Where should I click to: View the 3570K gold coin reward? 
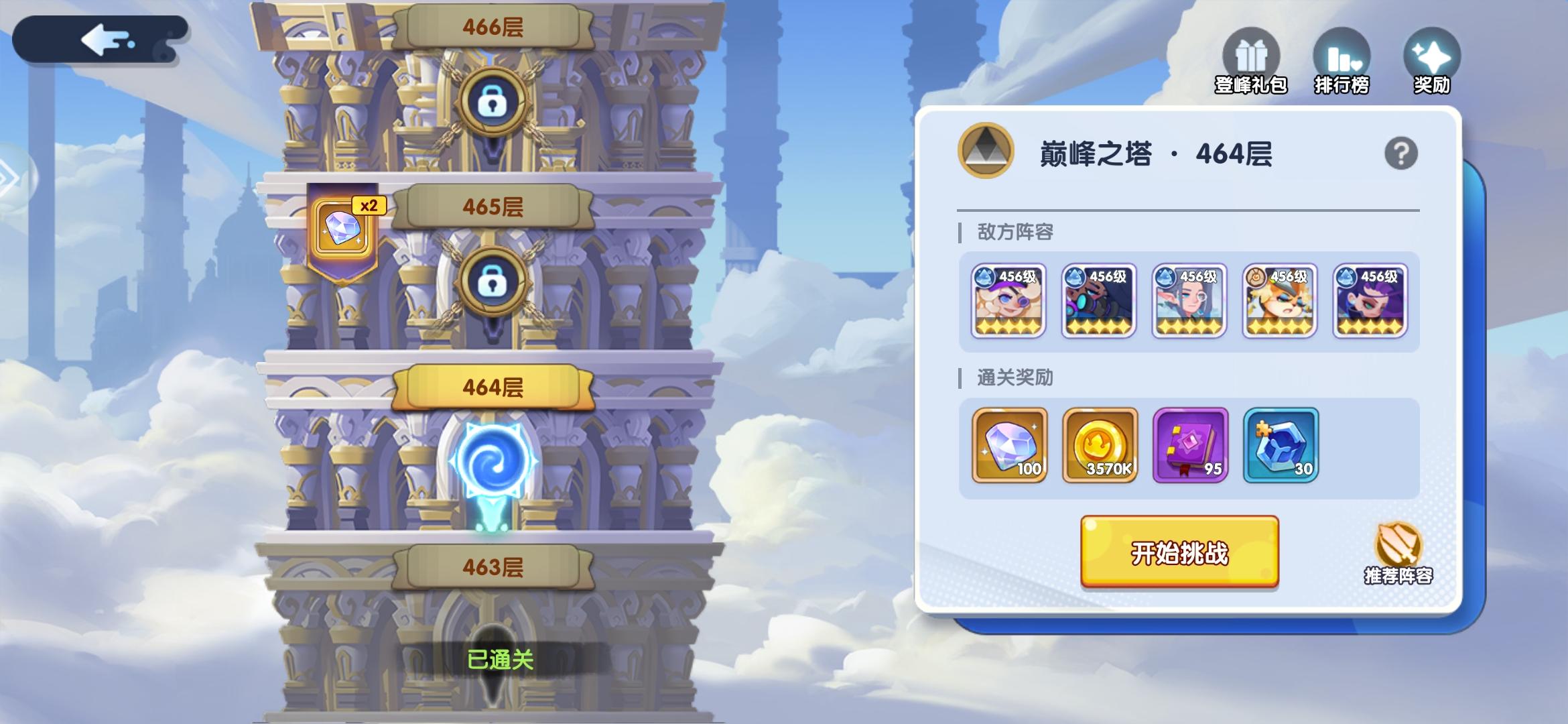point(1099,444)
